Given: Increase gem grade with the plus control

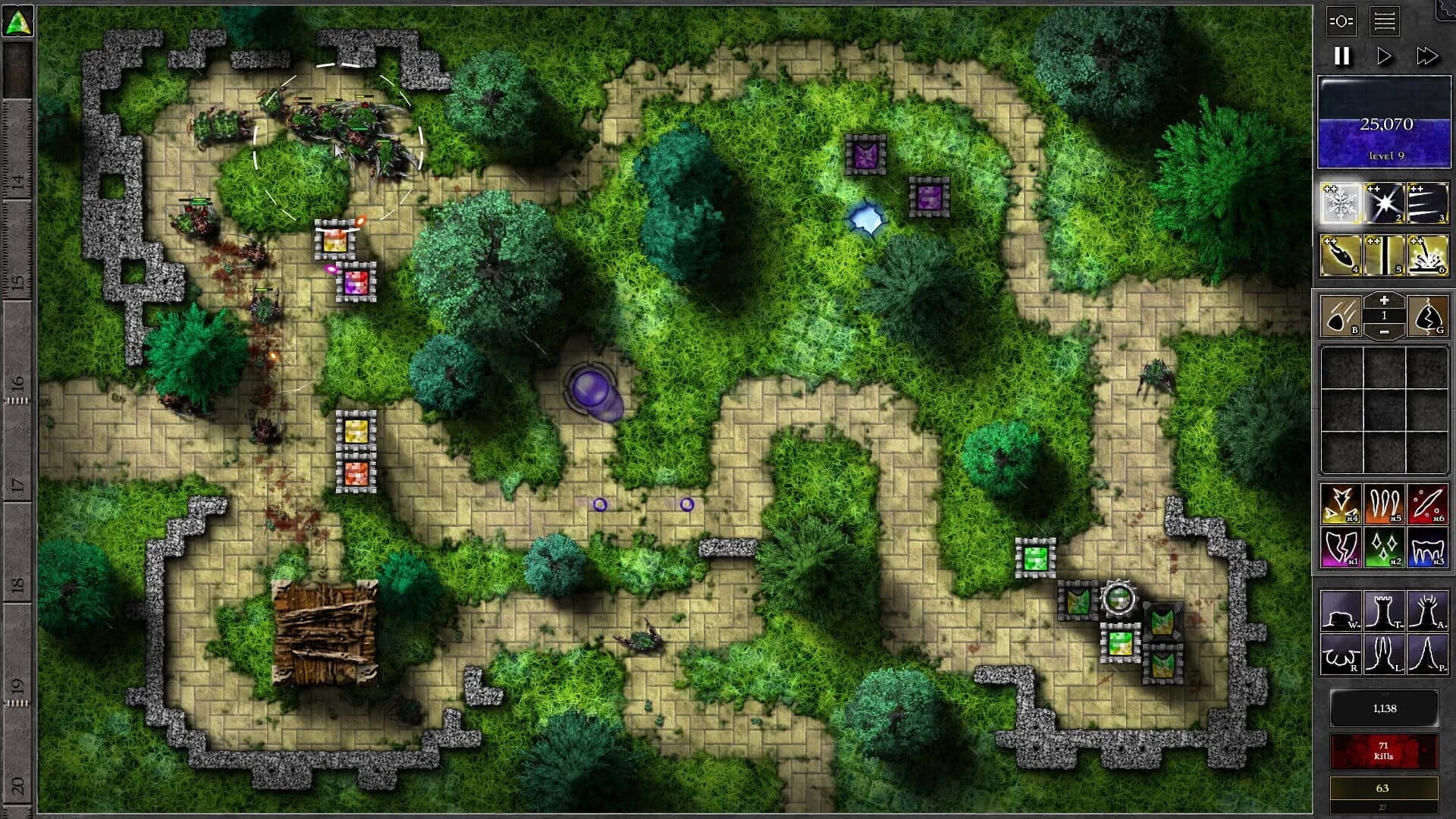Looking at the screenshot, I should point(1384,300).
